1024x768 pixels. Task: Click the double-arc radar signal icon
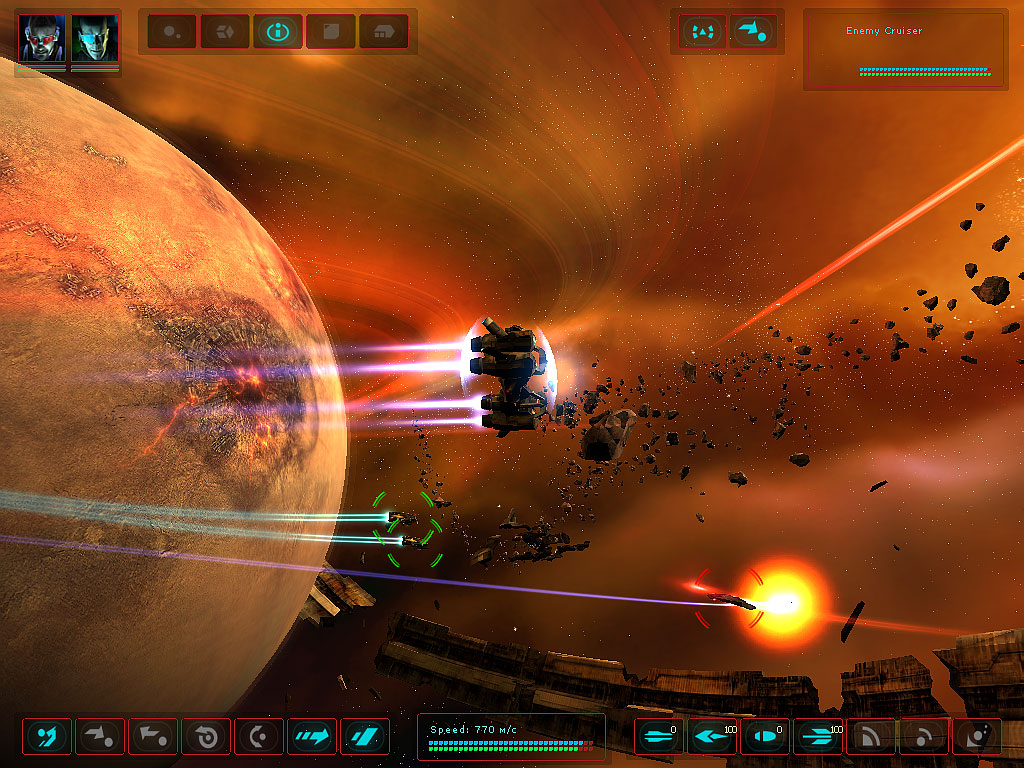point(871,737)
